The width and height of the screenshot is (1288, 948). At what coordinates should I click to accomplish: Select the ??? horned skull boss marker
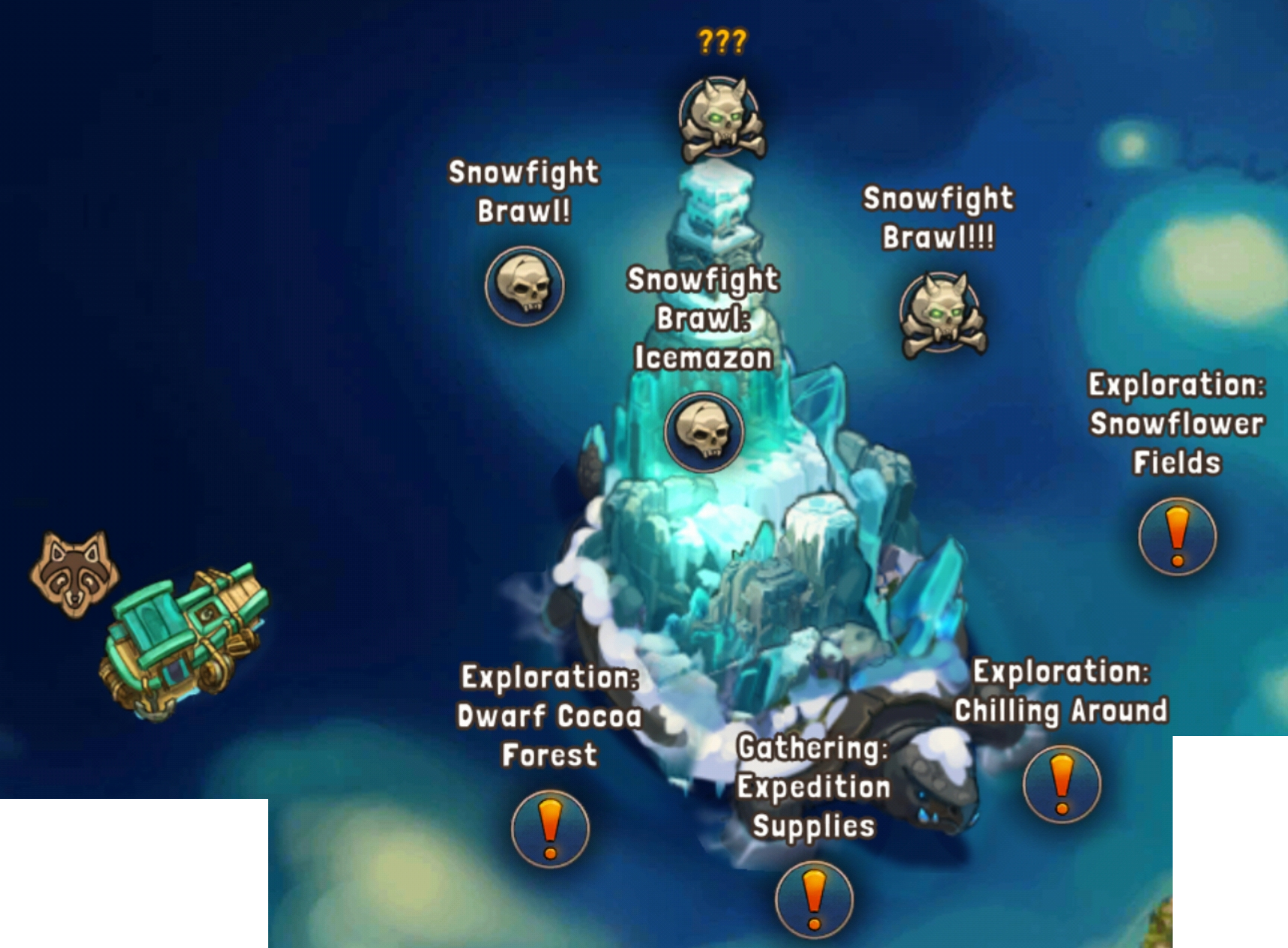[x=722, y=118]
